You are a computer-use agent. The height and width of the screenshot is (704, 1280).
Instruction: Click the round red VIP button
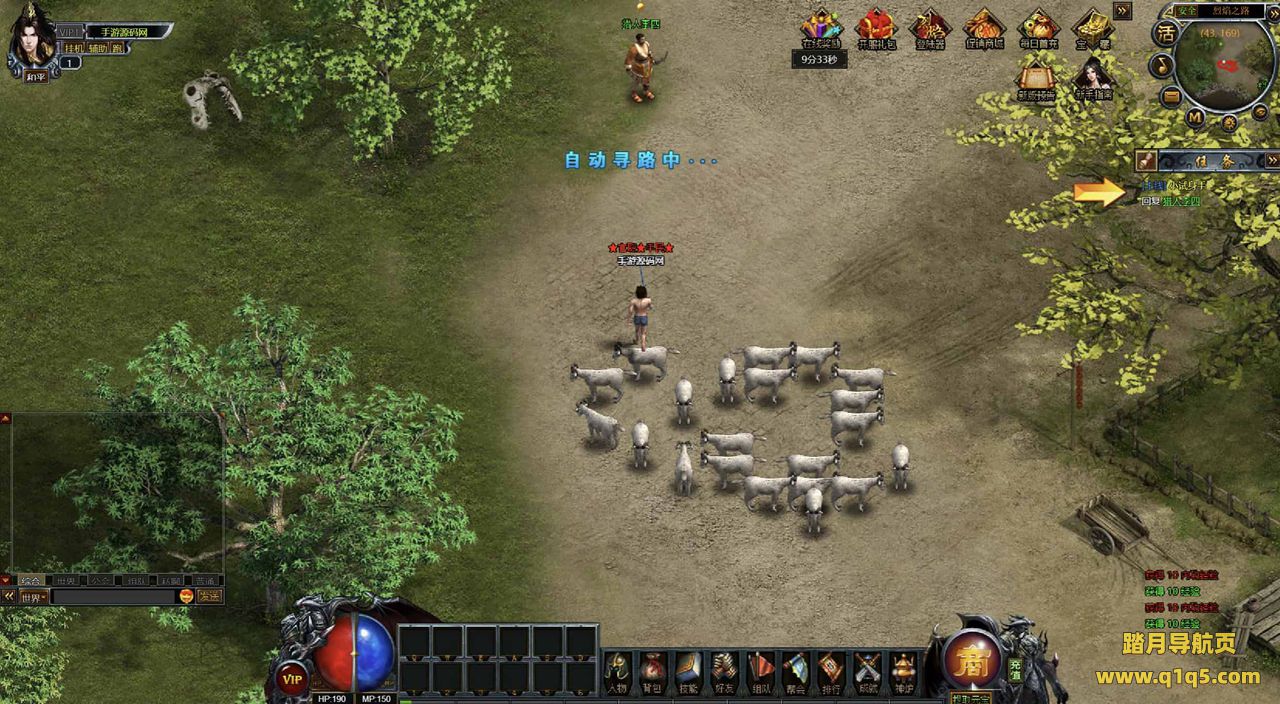pyautogui.click(x=292, y=677)
